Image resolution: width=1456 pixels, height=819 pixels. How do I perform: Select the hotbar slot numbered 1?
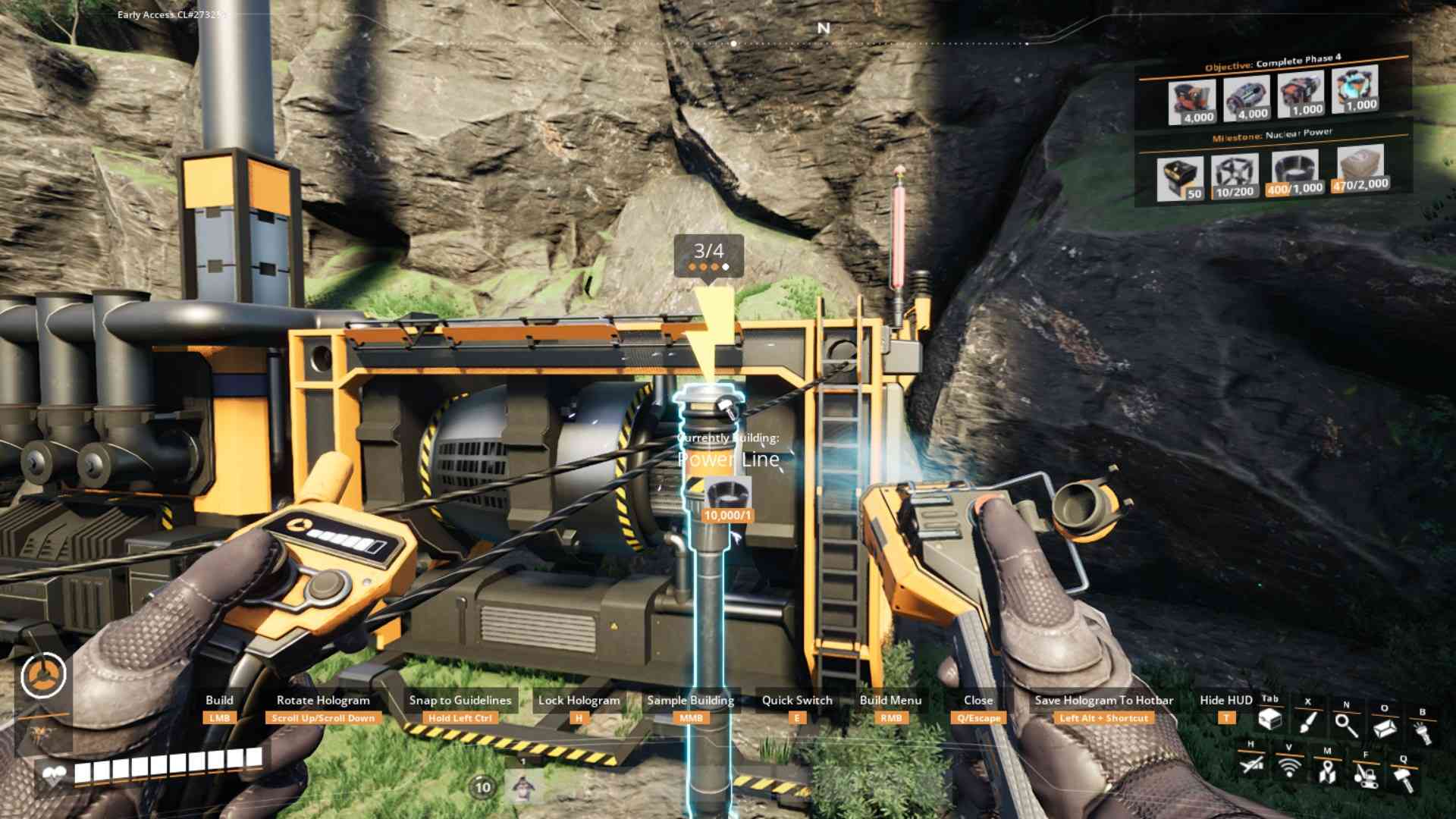(522, 786)
